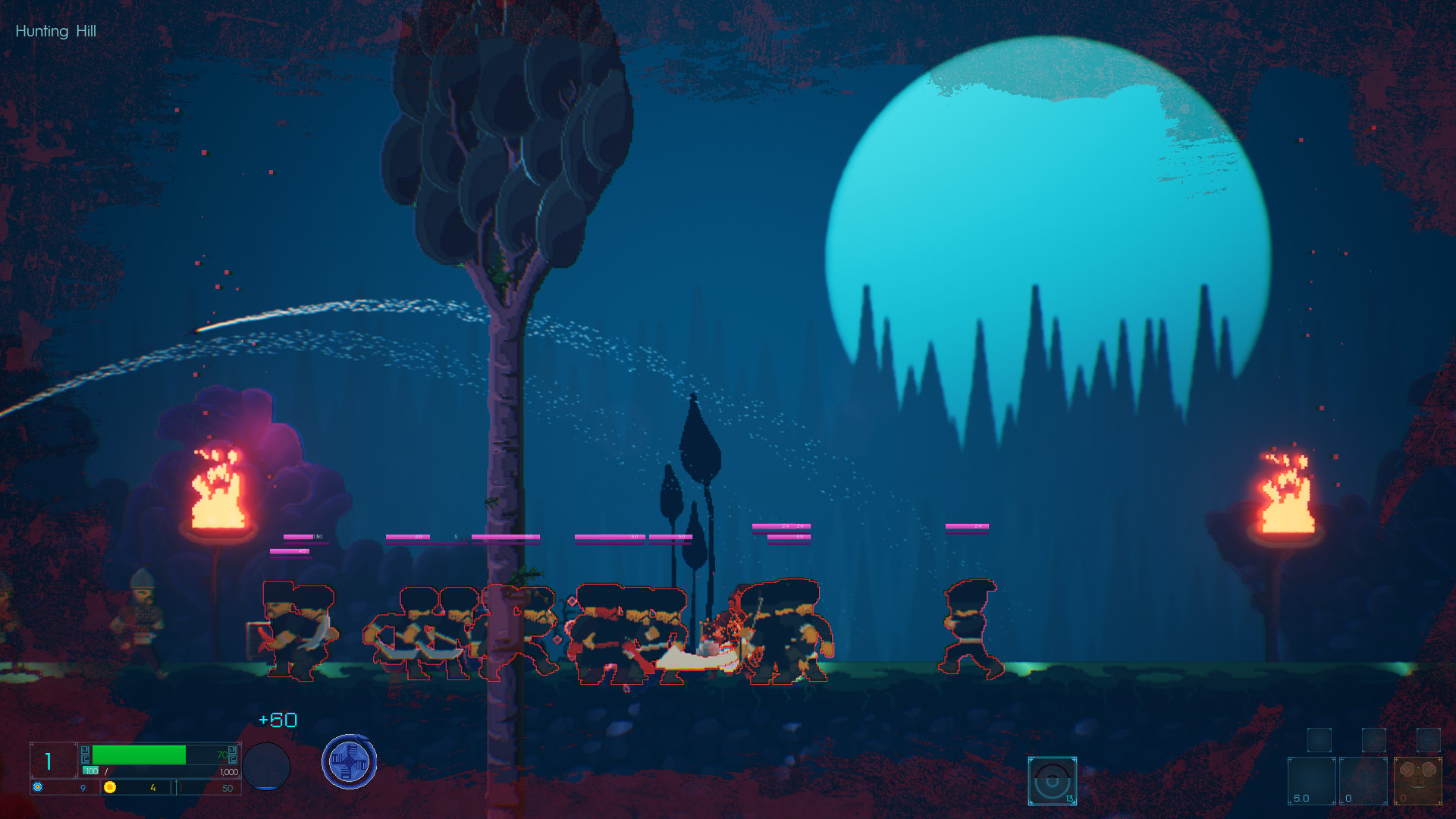Click the rightmost small inventory slot in corner

coord(1429,741)
